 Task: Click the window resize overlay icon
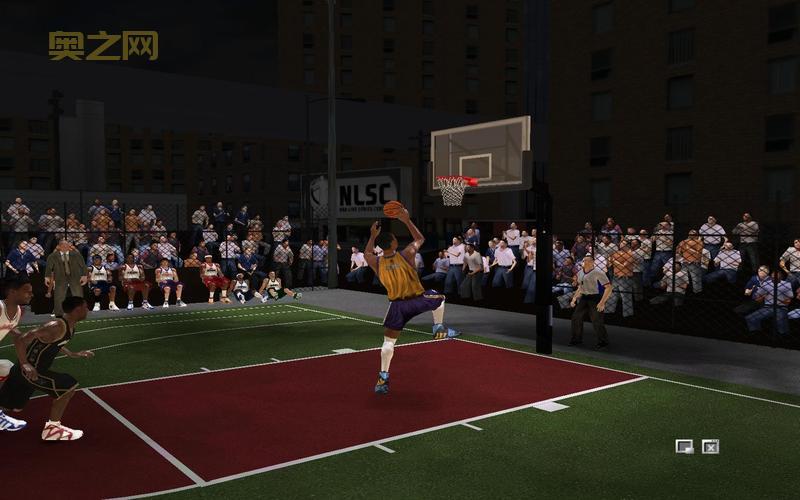tap(684, 446)
